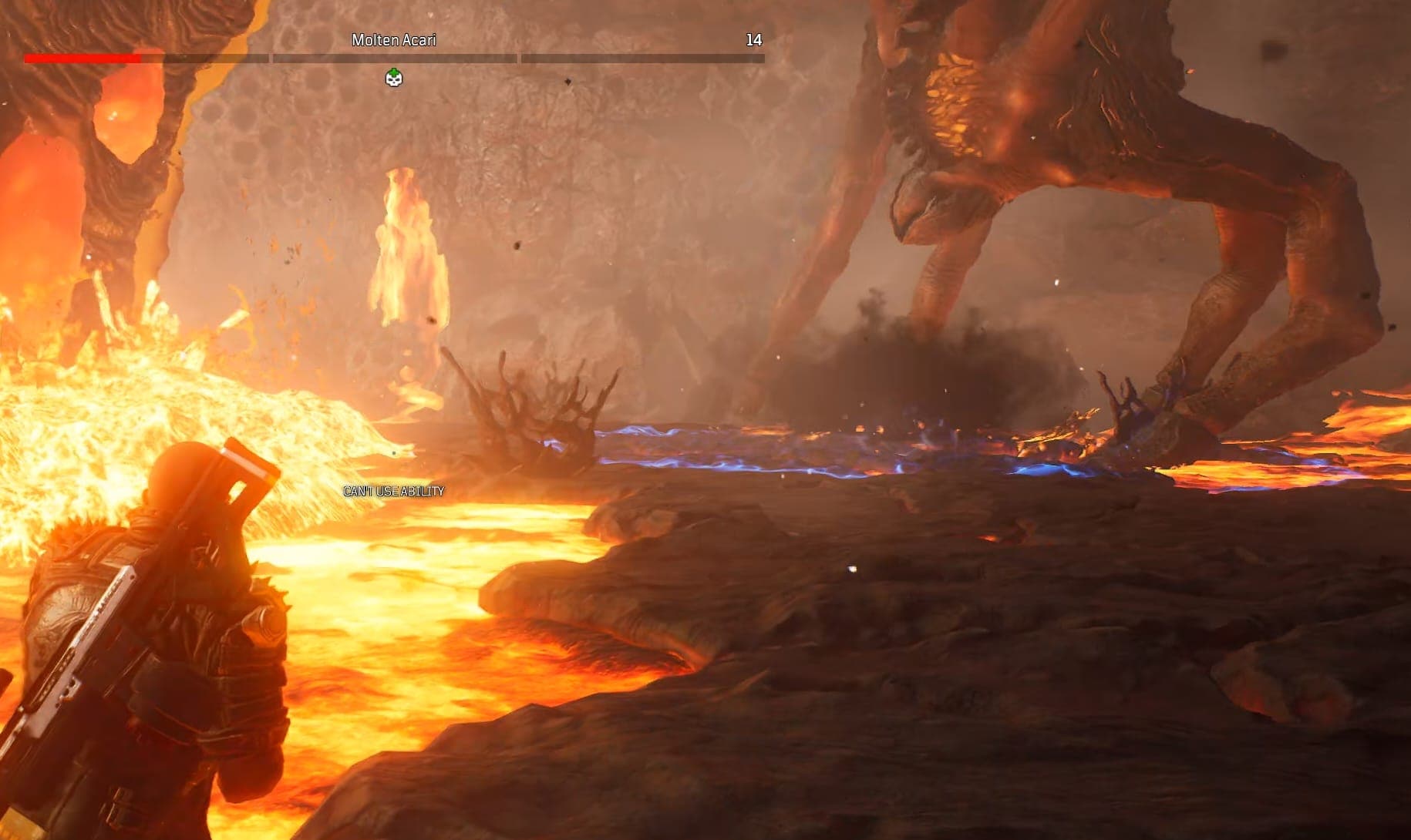
Task: Expand the Molten Acari boss name label
Action: [x=393, y=39]
